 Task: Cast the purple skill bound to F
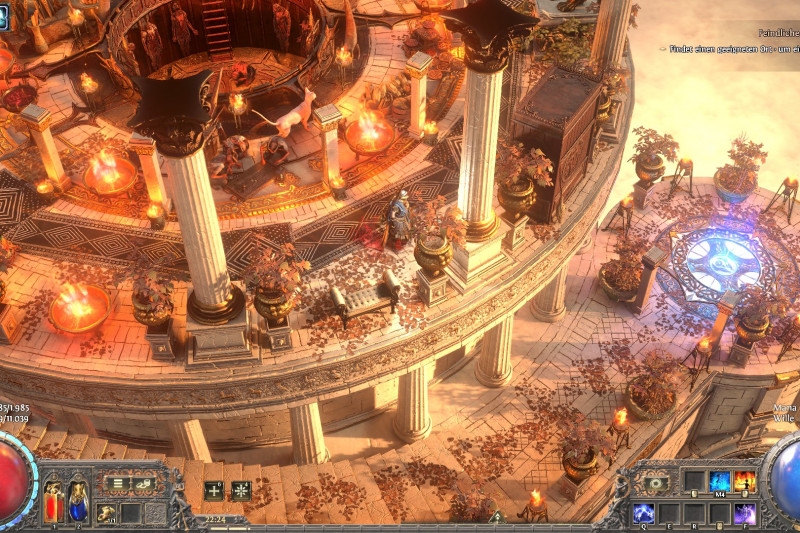click(745, 513)
